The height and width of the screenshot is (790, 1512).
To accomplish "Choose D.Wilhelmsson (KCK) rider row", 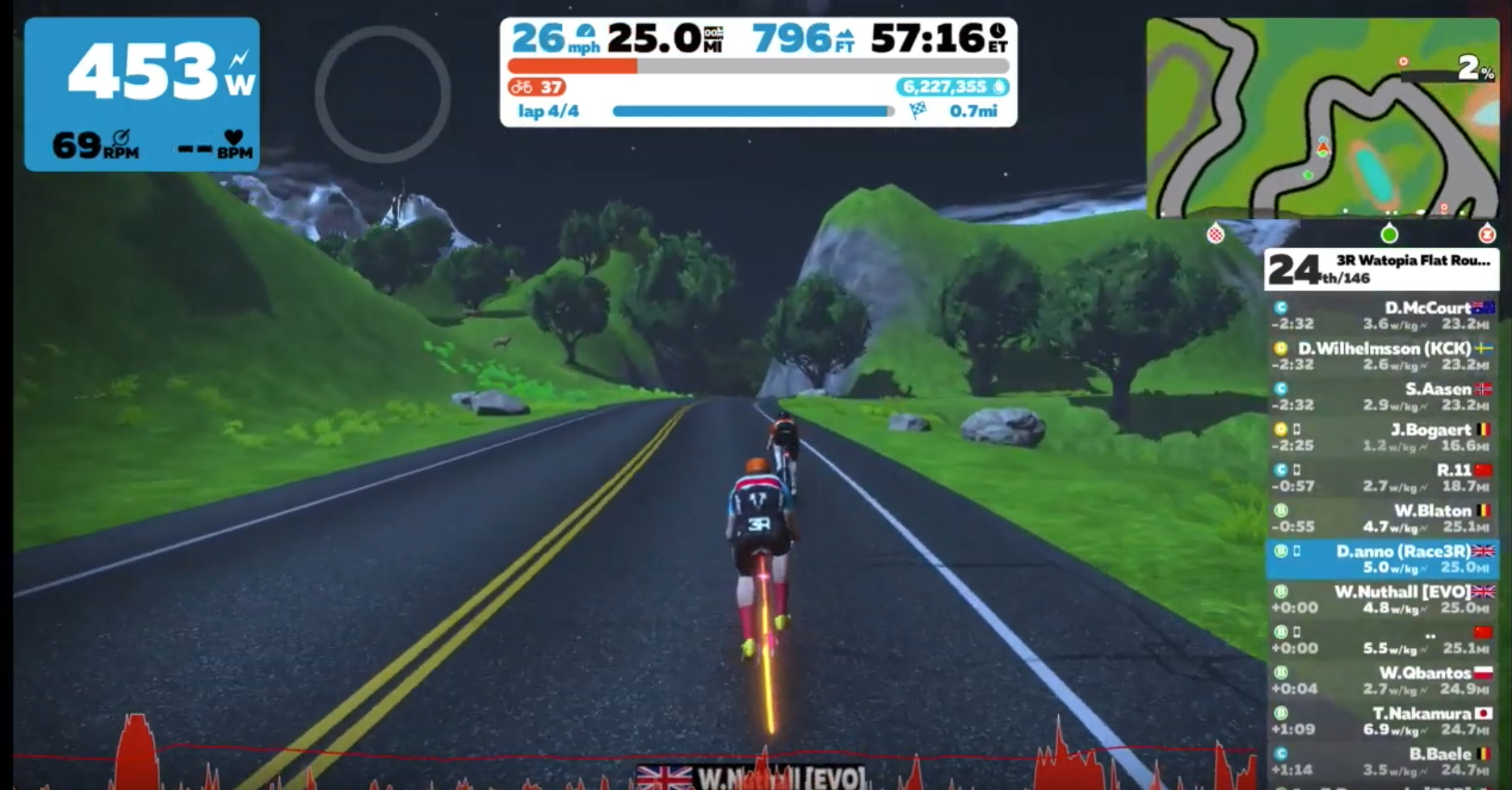I will tap(1382, 356).
